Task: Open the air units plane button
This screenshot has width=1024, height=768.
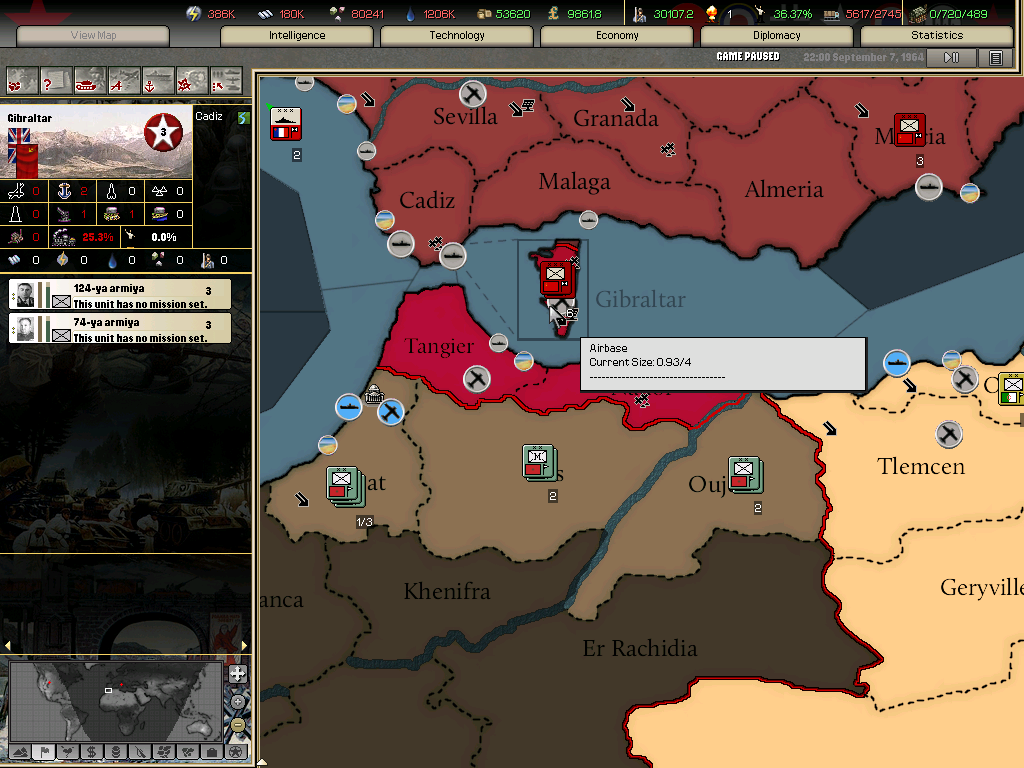Action: pyautogui.click(x=124, y=79)
